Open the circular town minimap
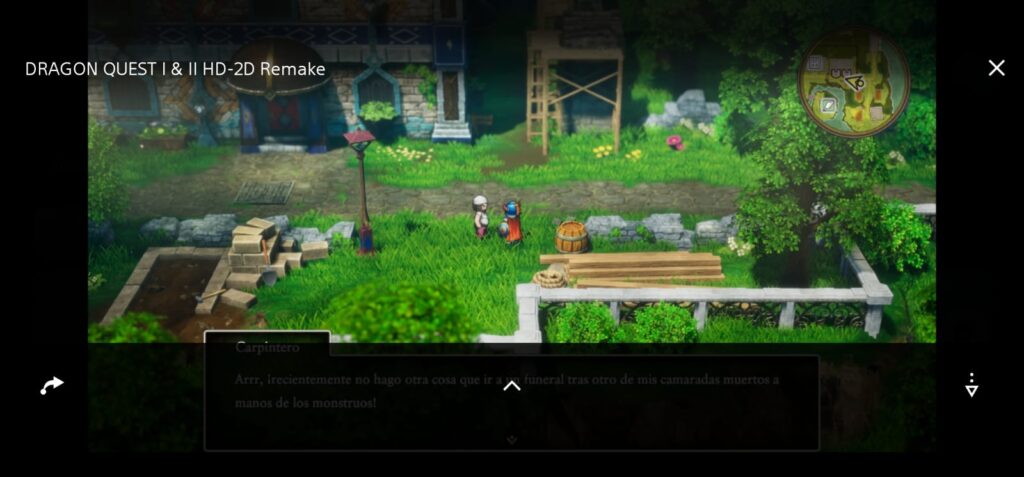The height and width of the screenshot is (477, 1024). (853, 82)
